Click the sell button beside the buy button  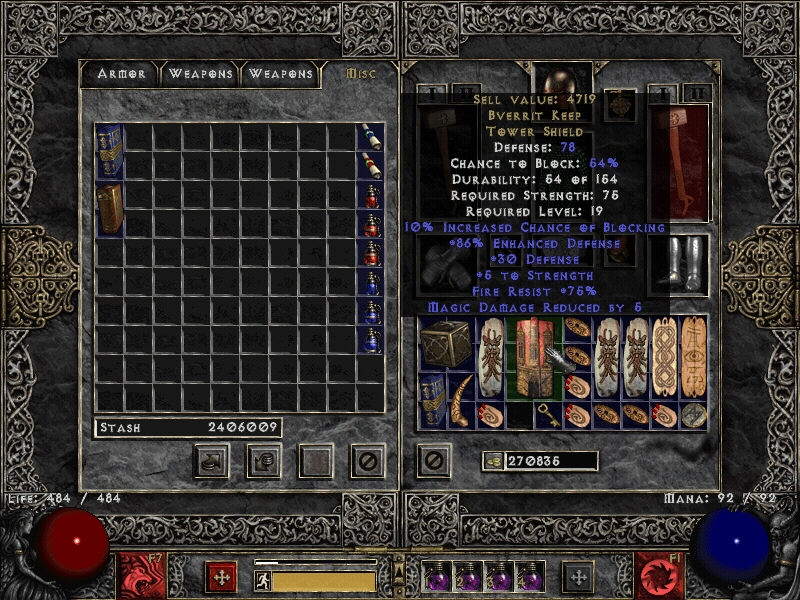coord(264,460)
